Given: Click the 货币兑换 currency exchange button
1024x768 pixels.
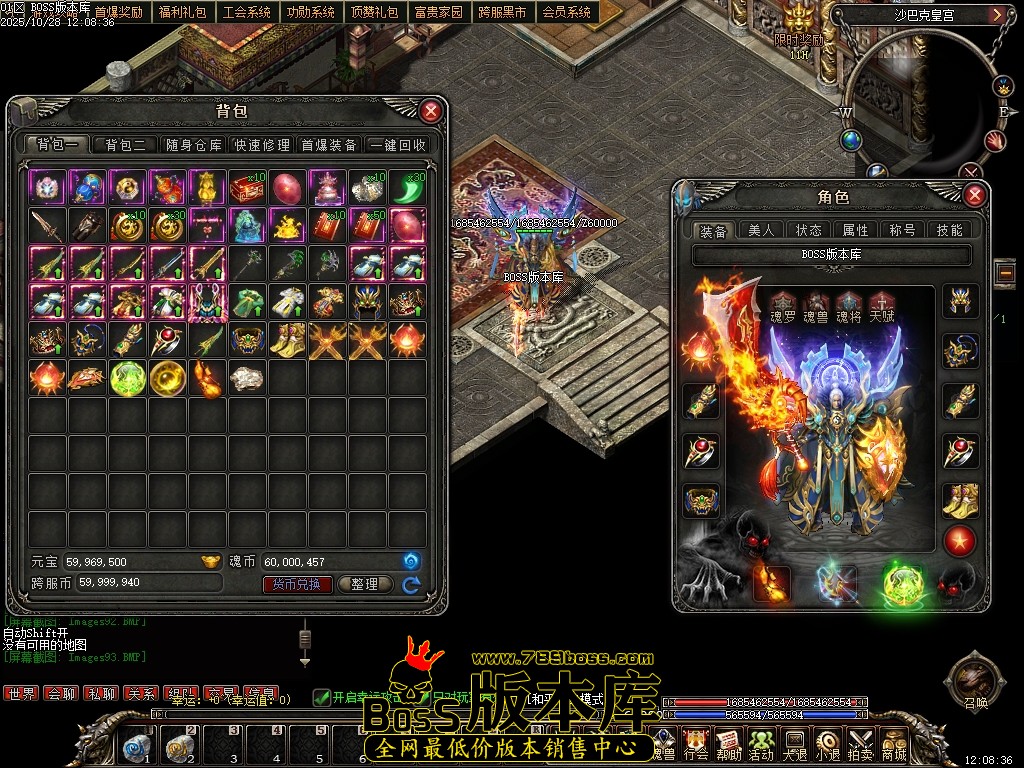Looking at the screenshot, I should point(297,584).
